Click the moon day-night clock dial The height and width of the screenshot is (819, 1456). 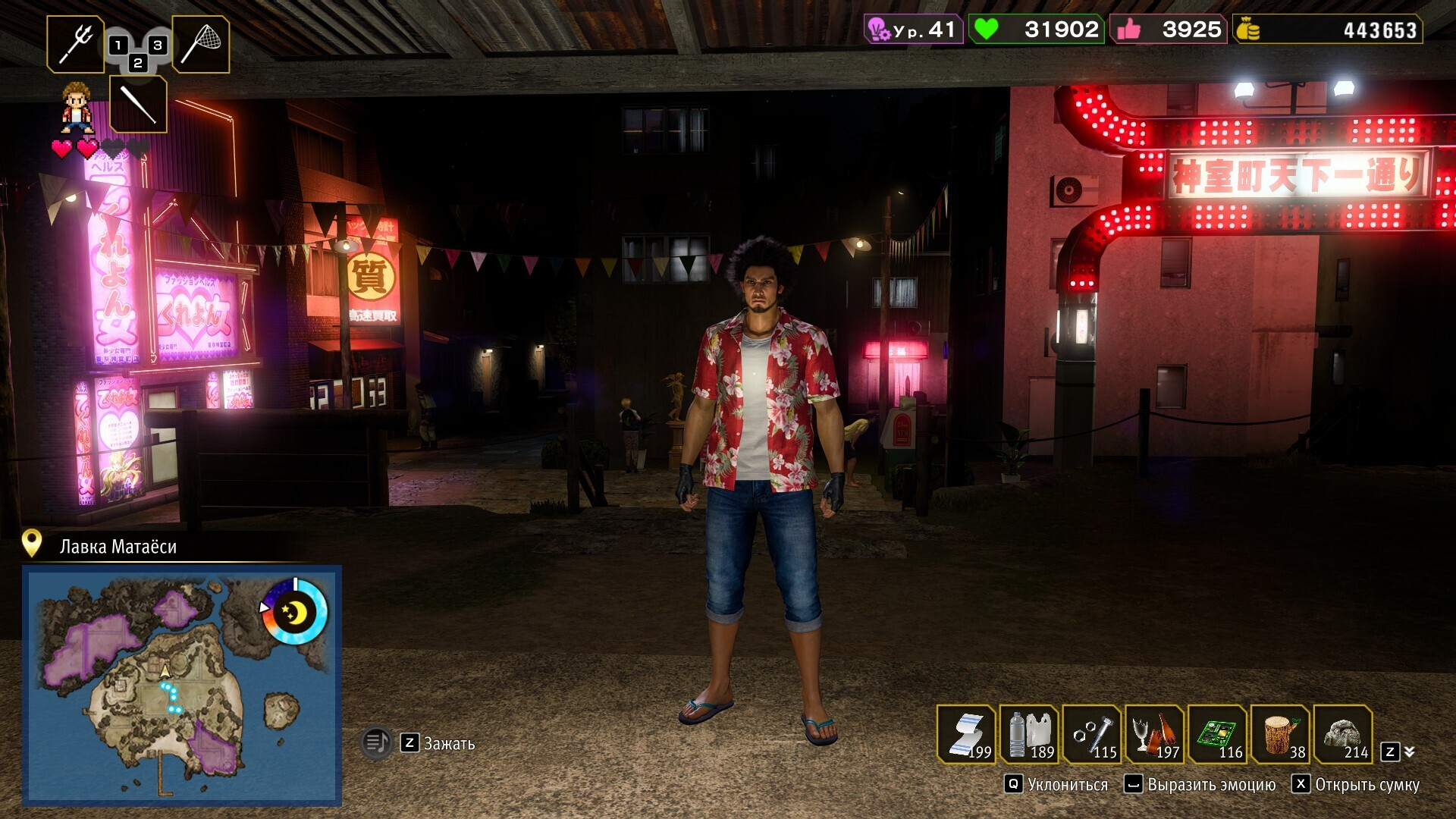(294, 612)
